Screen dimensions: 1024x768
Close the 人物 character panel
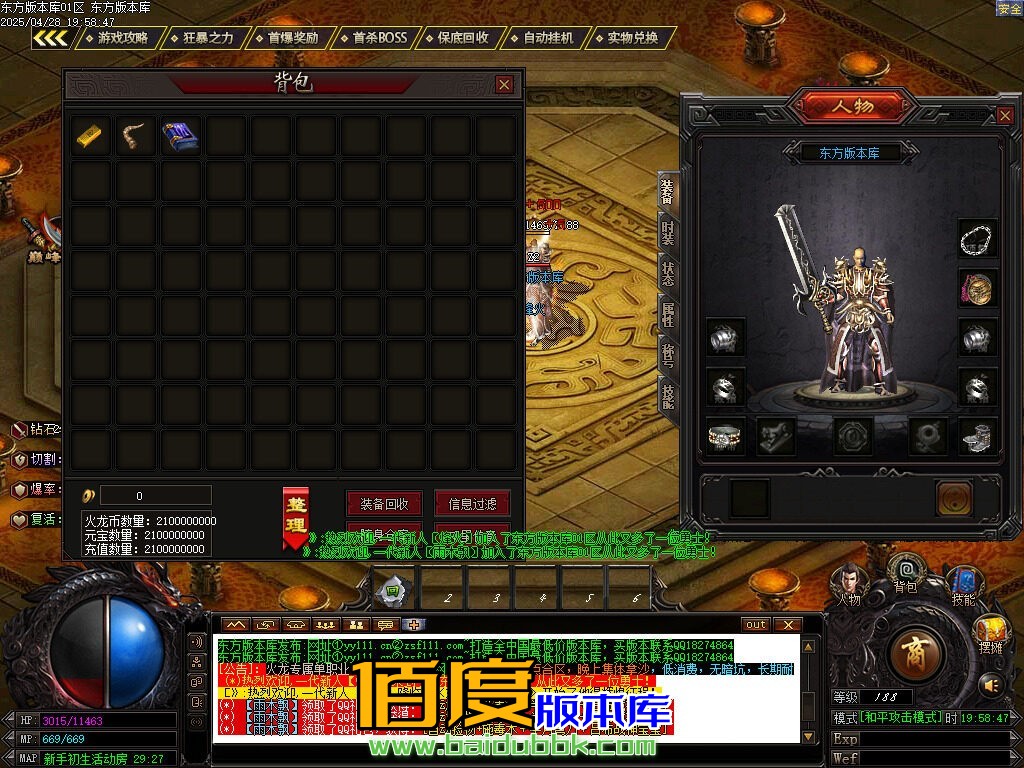(1005, 116)
